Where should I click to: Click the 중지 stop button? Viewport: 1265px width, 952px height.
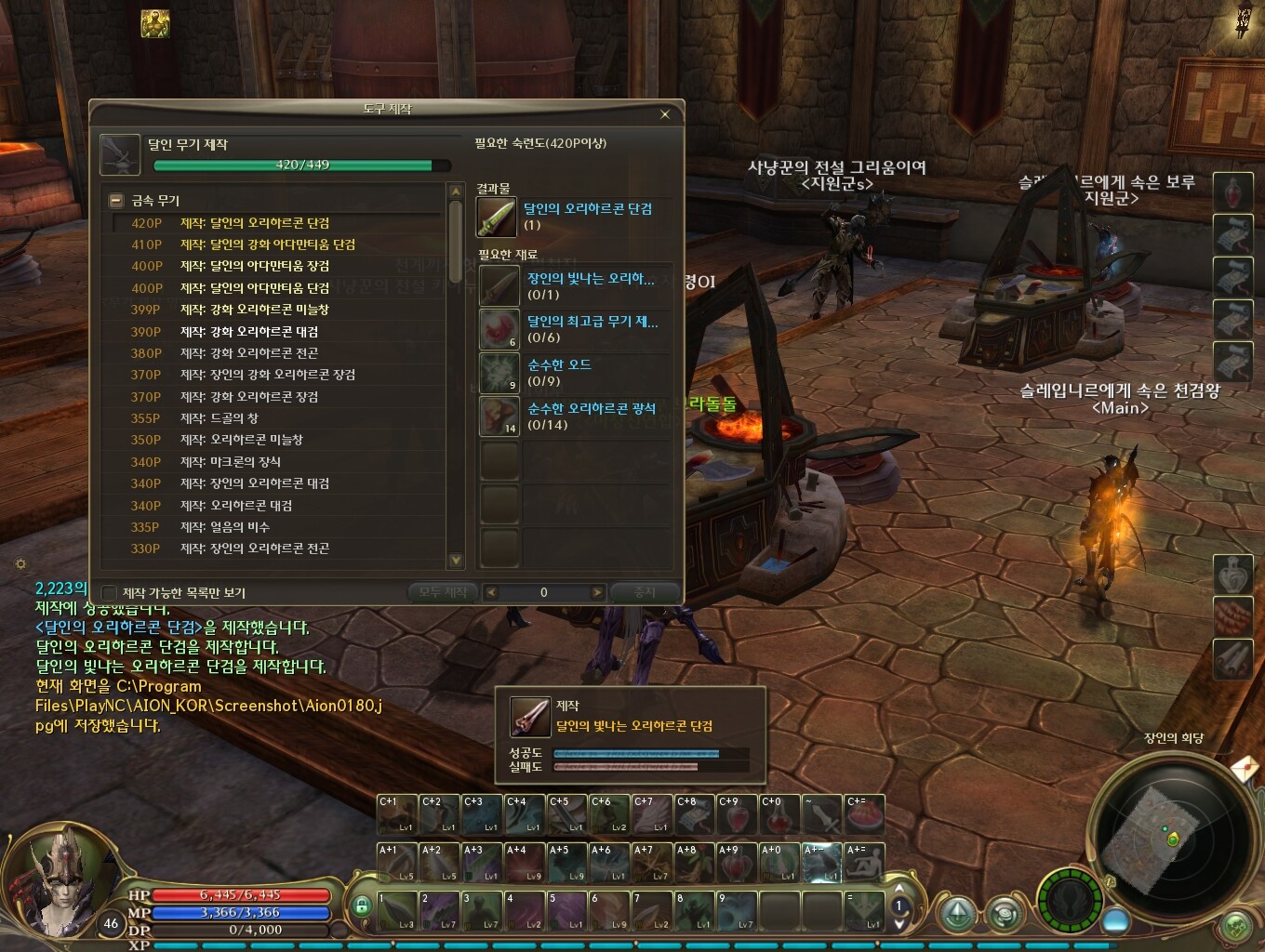pyautogui.click(x=645, y=592)
